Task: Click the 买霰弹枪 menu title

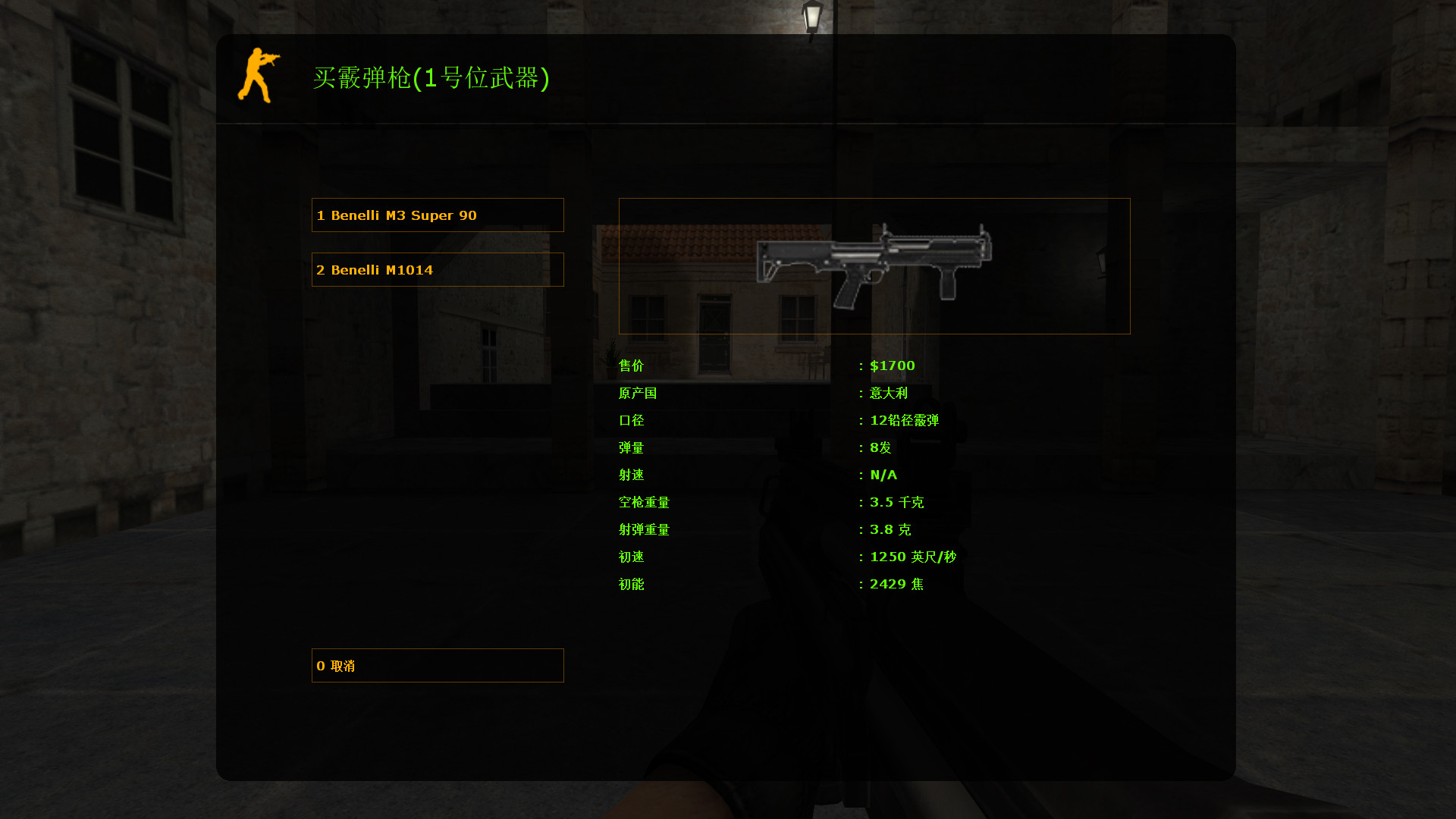Action: [432, 78]
